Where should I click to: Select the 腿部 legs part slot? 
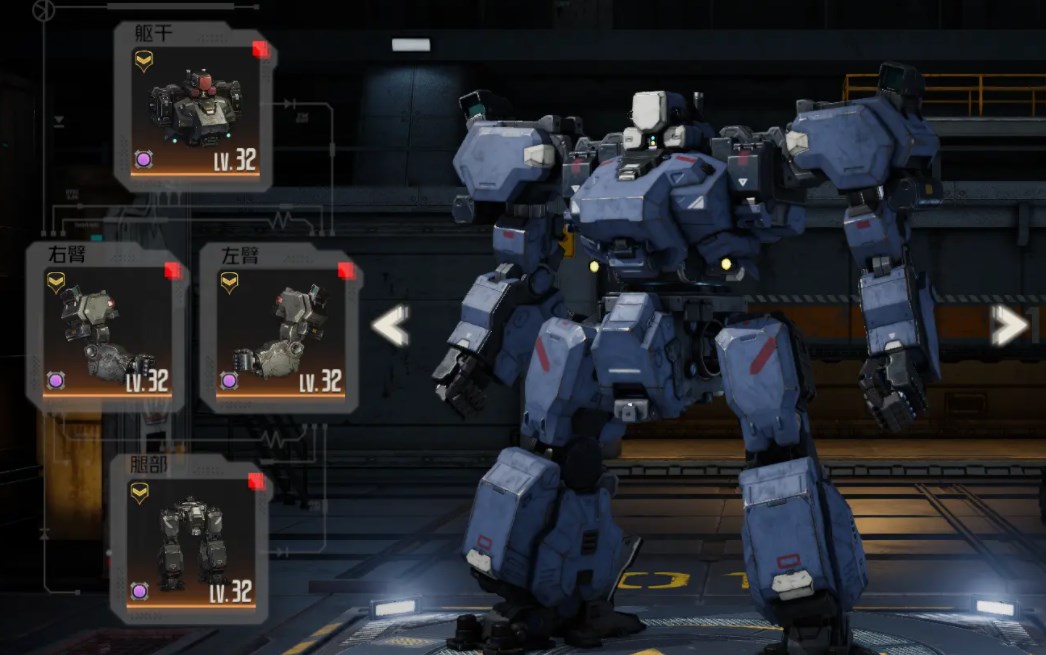[192, 538]
